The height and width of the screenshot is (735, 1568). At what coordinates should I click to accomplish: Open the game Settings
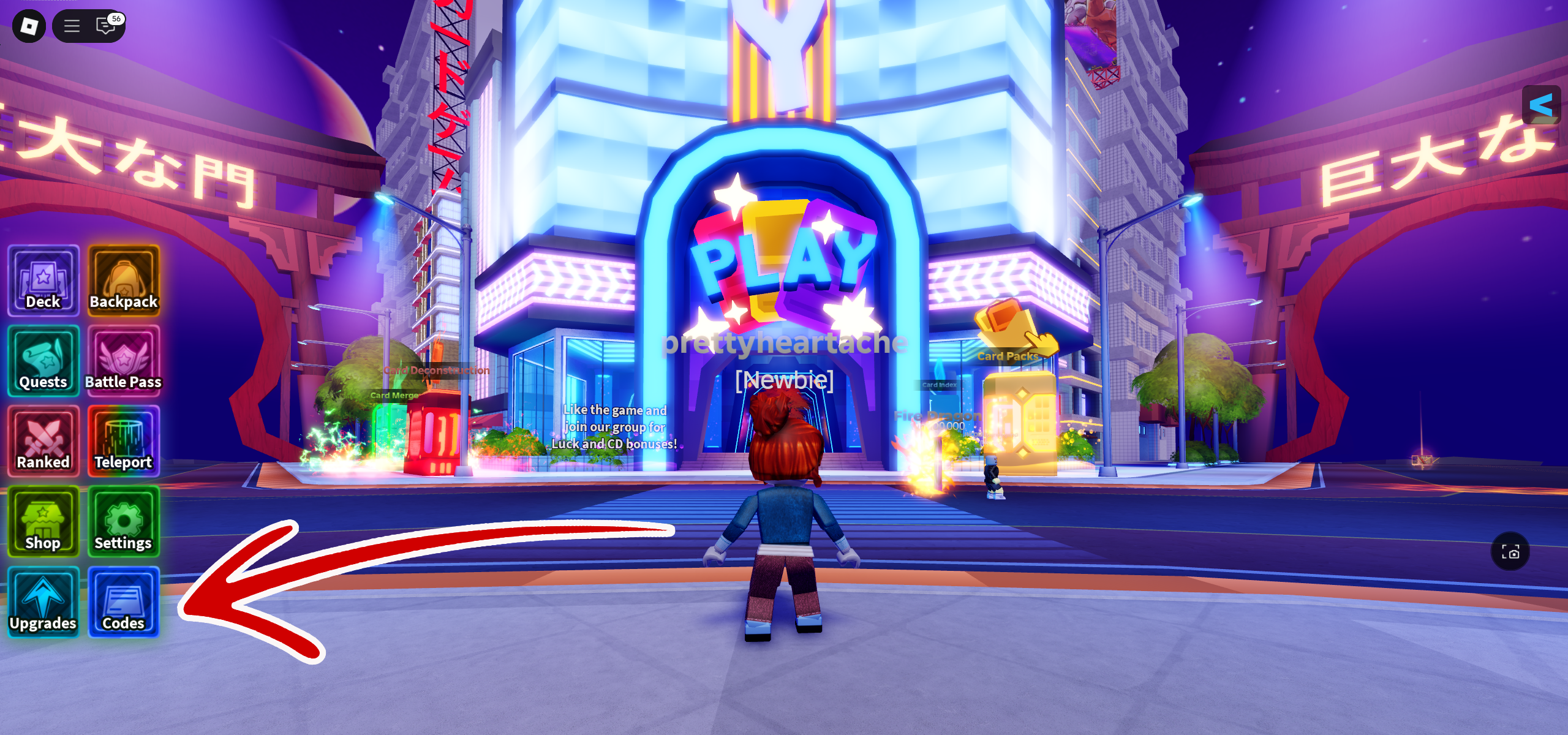124,521
